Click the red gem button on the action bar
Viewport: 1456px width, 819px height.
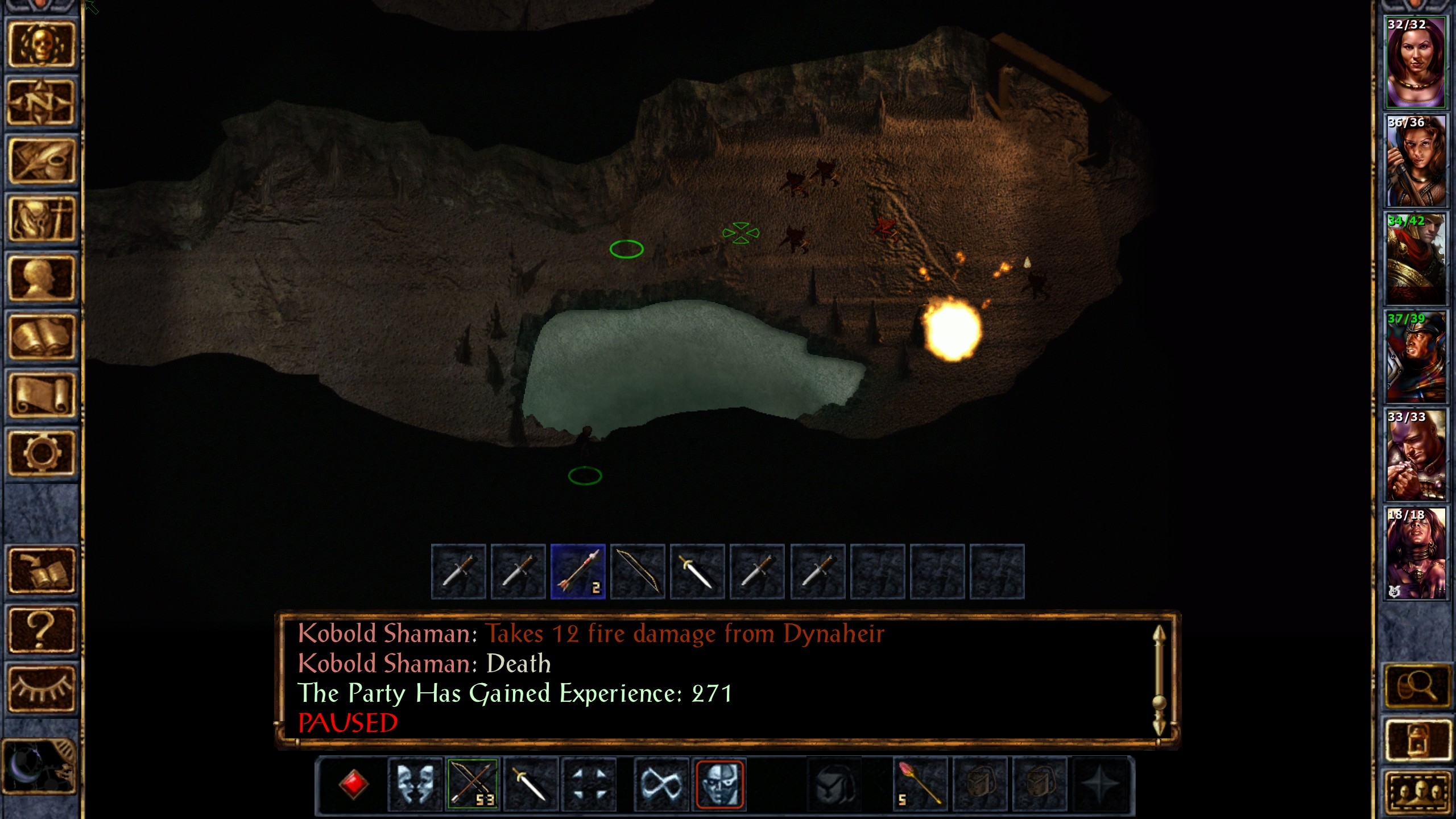point(353,784)
